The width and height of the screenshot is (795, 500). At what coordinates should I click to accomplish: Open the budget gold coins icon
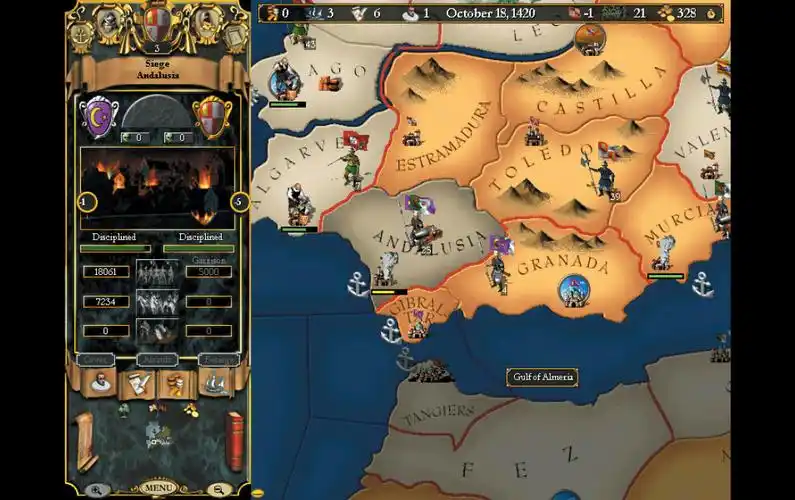(x=177, y=384)
